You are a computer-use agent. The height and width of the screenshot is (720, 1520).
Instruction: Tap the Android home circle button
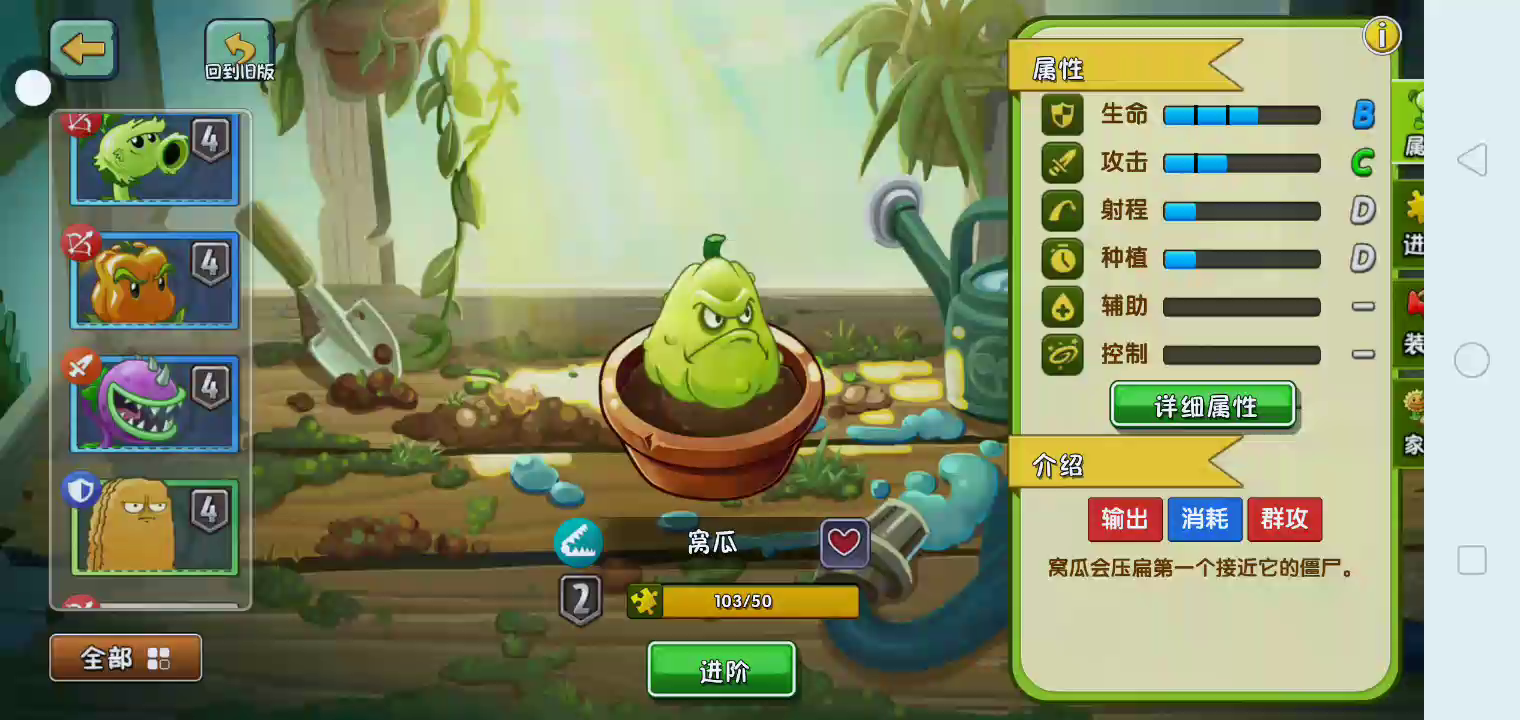(1472, 360)
